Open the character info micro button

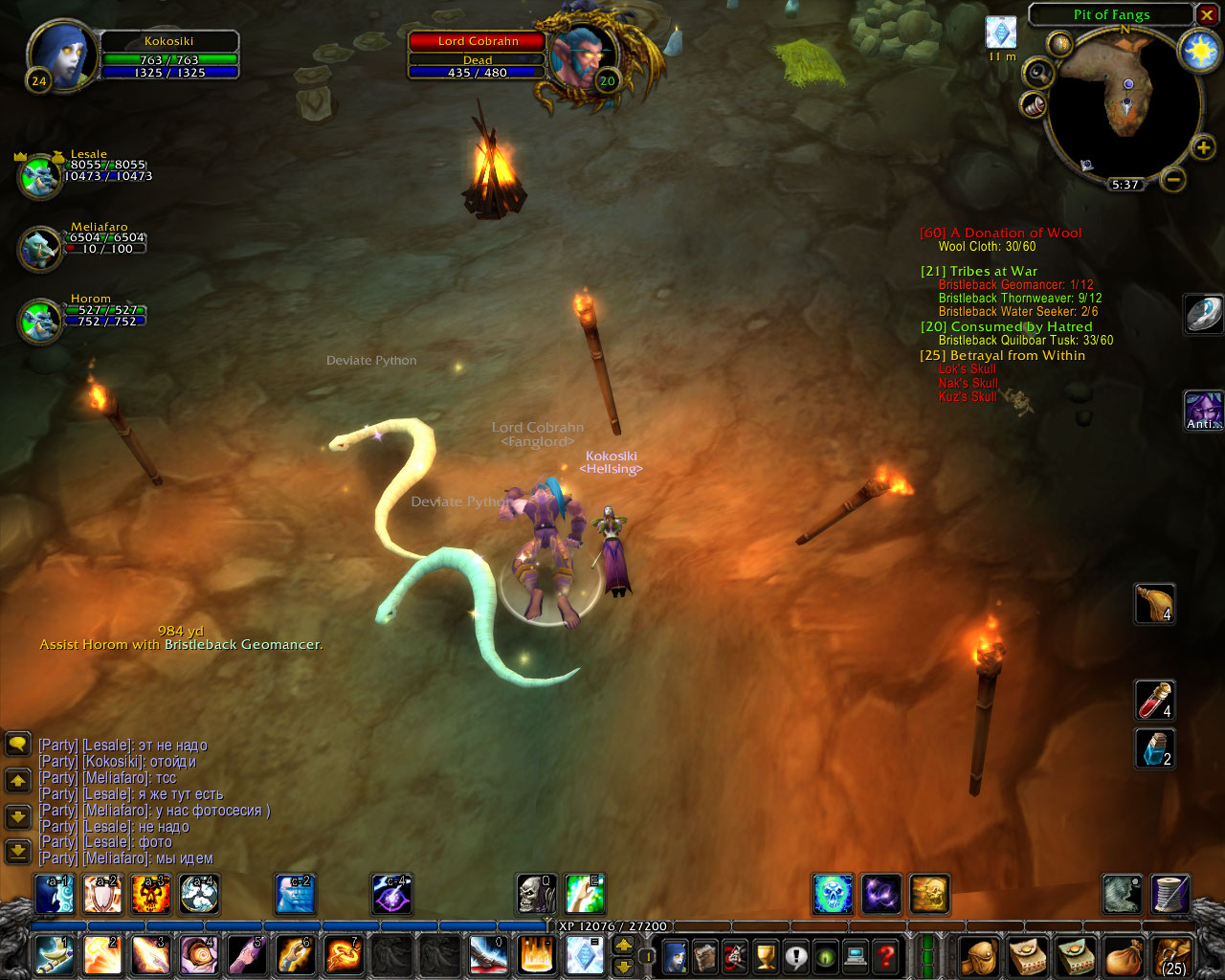676,955
